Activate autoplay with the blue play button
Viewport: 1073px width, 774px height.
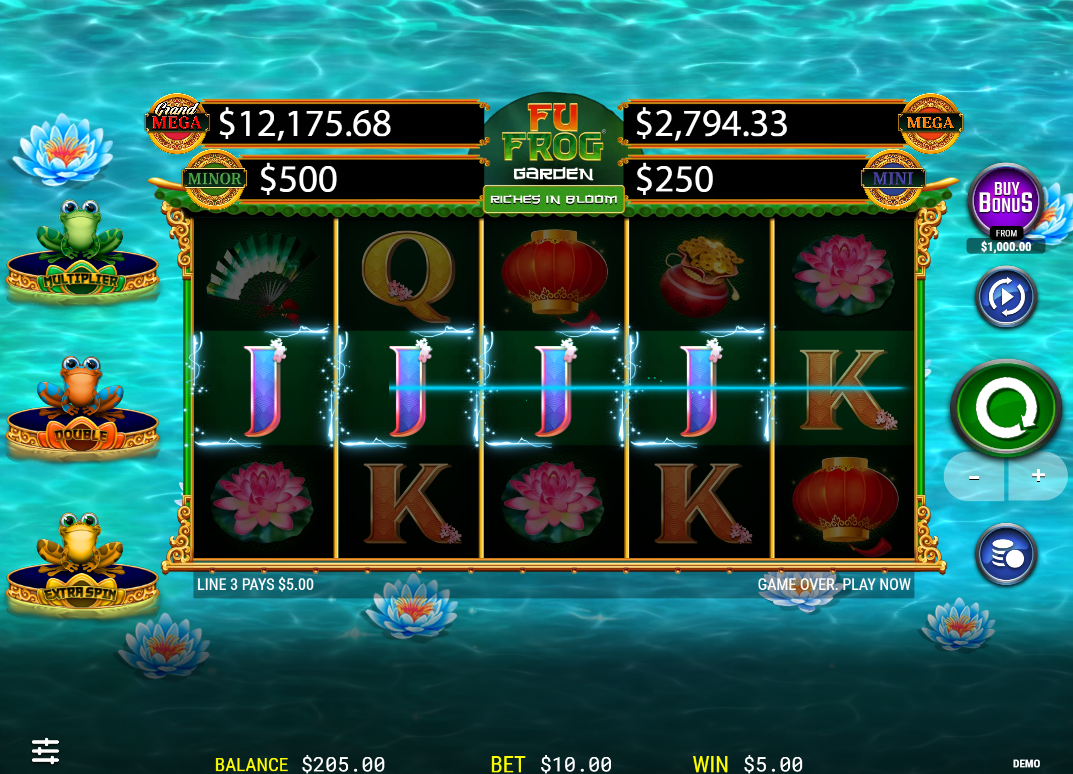coord(1005,297)
